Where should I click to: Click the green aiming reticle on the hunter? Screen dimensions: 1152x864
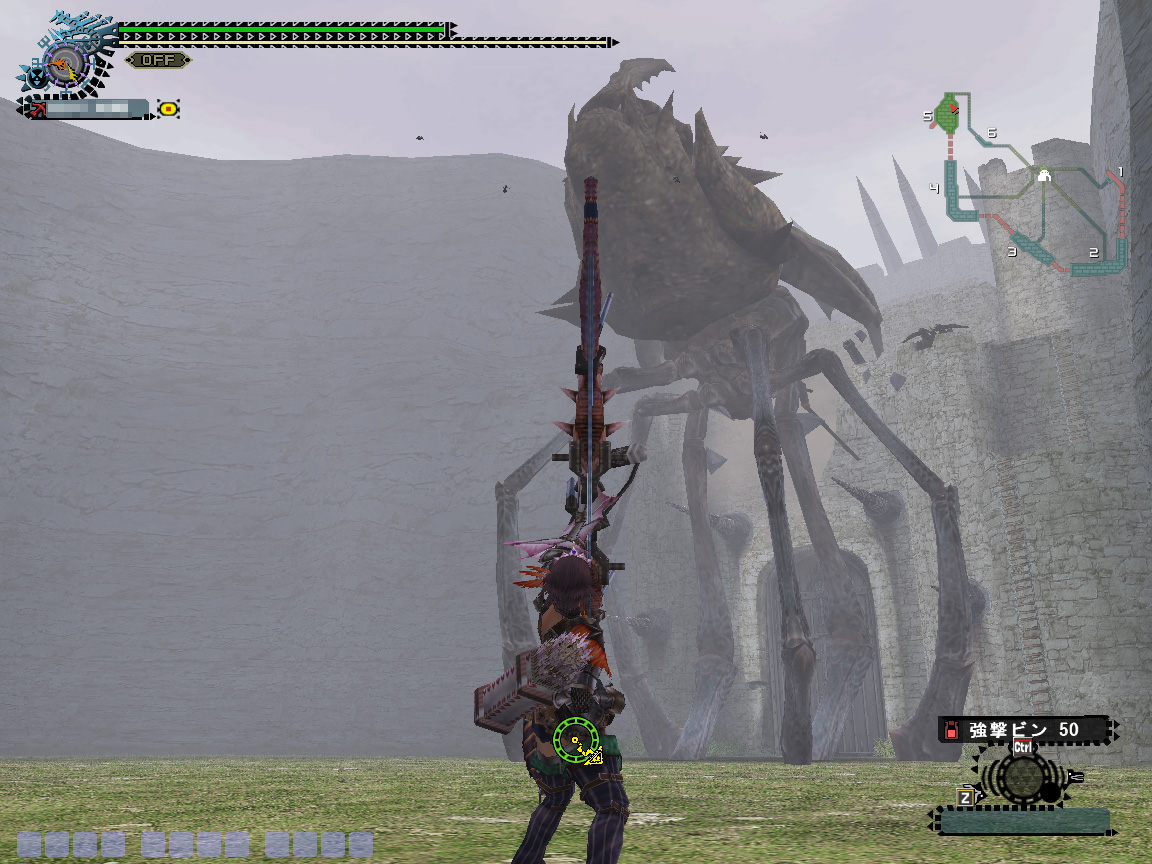[575, 740]
